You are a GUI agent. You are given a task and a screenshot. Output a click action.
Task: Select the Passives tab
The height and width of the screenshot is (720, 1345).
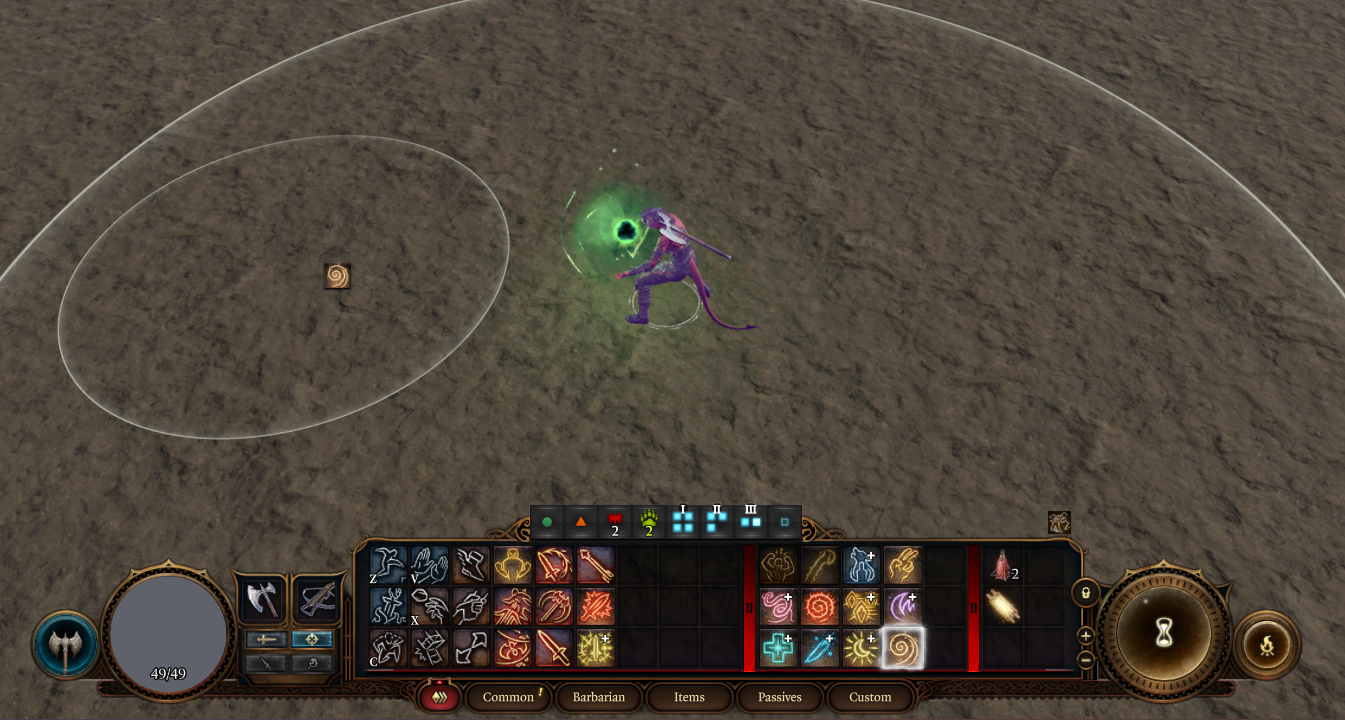click(x=779, y=697)
